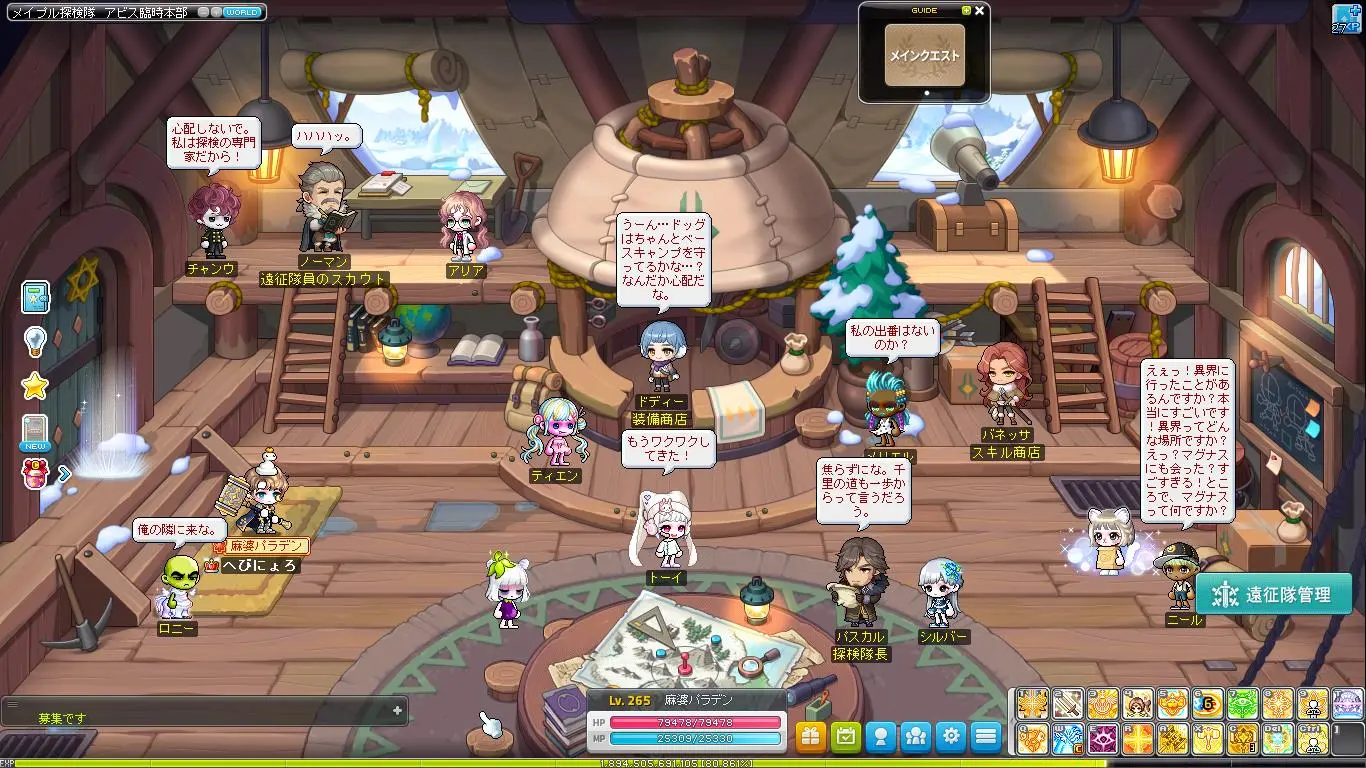The image size is (1366, 768).
Task: Click the yellow star icon
Action: (x=36, y=386)
